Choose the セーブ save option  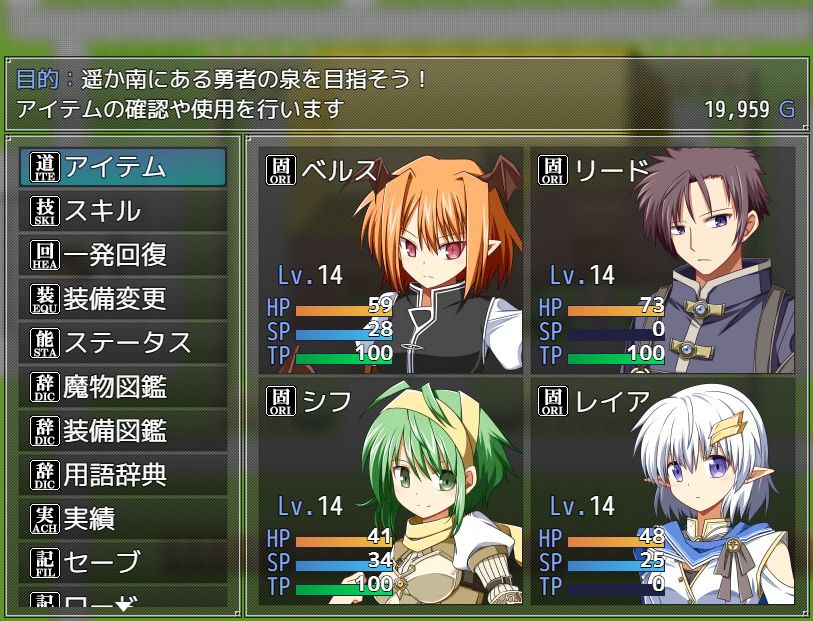point(123,563)
